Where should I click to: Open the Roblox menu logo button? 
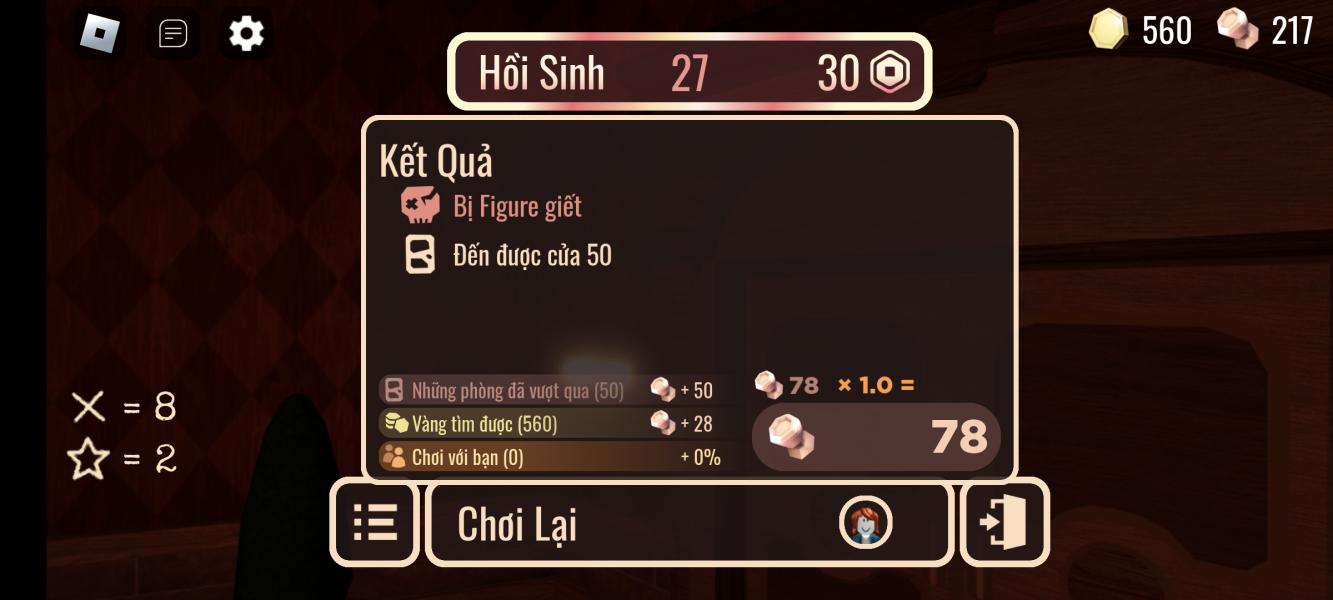100,34
